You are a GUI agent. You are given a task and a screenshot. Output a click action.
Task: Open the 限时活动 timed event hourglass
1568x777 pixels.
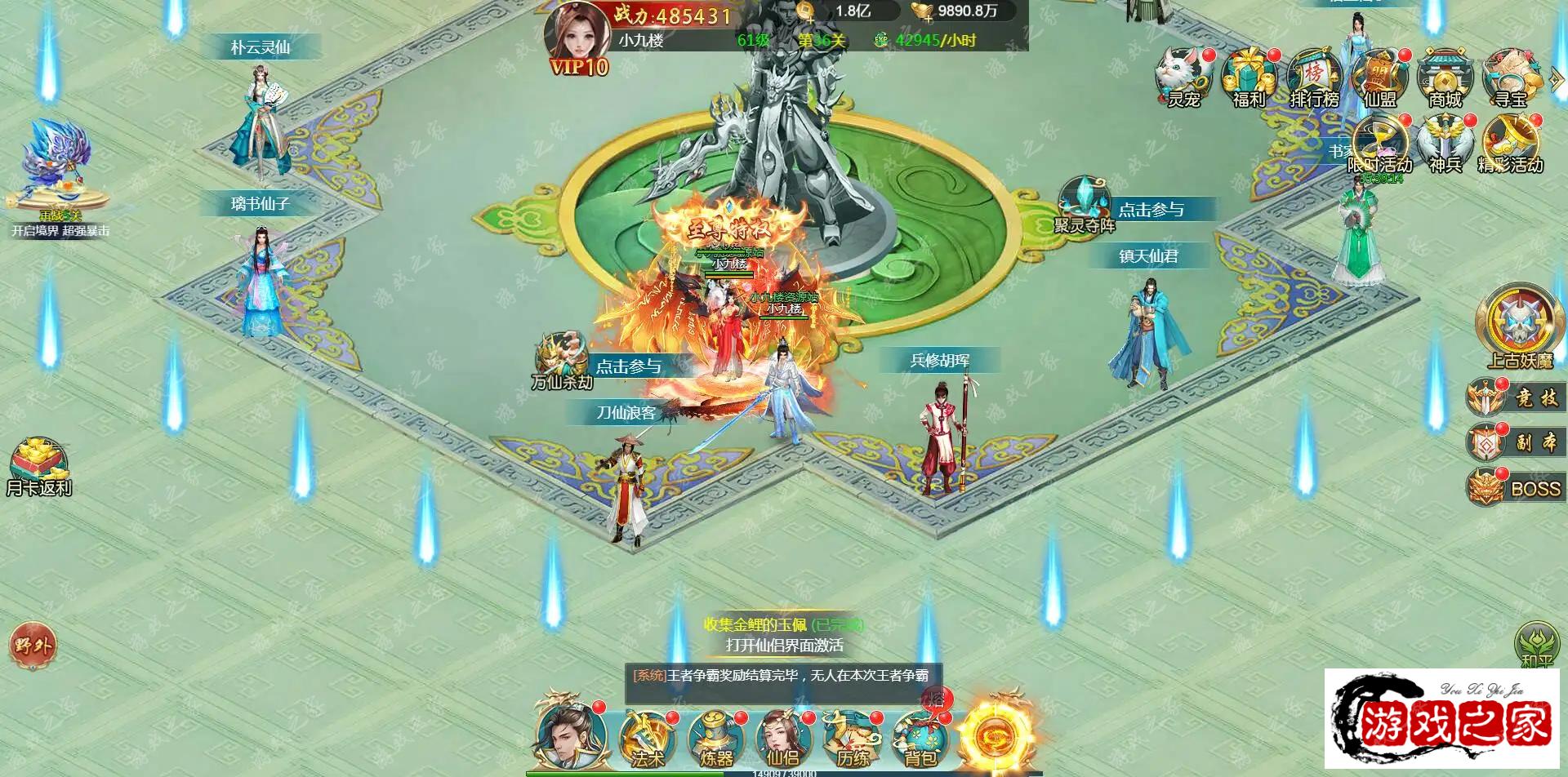(x=1379, y=144)
